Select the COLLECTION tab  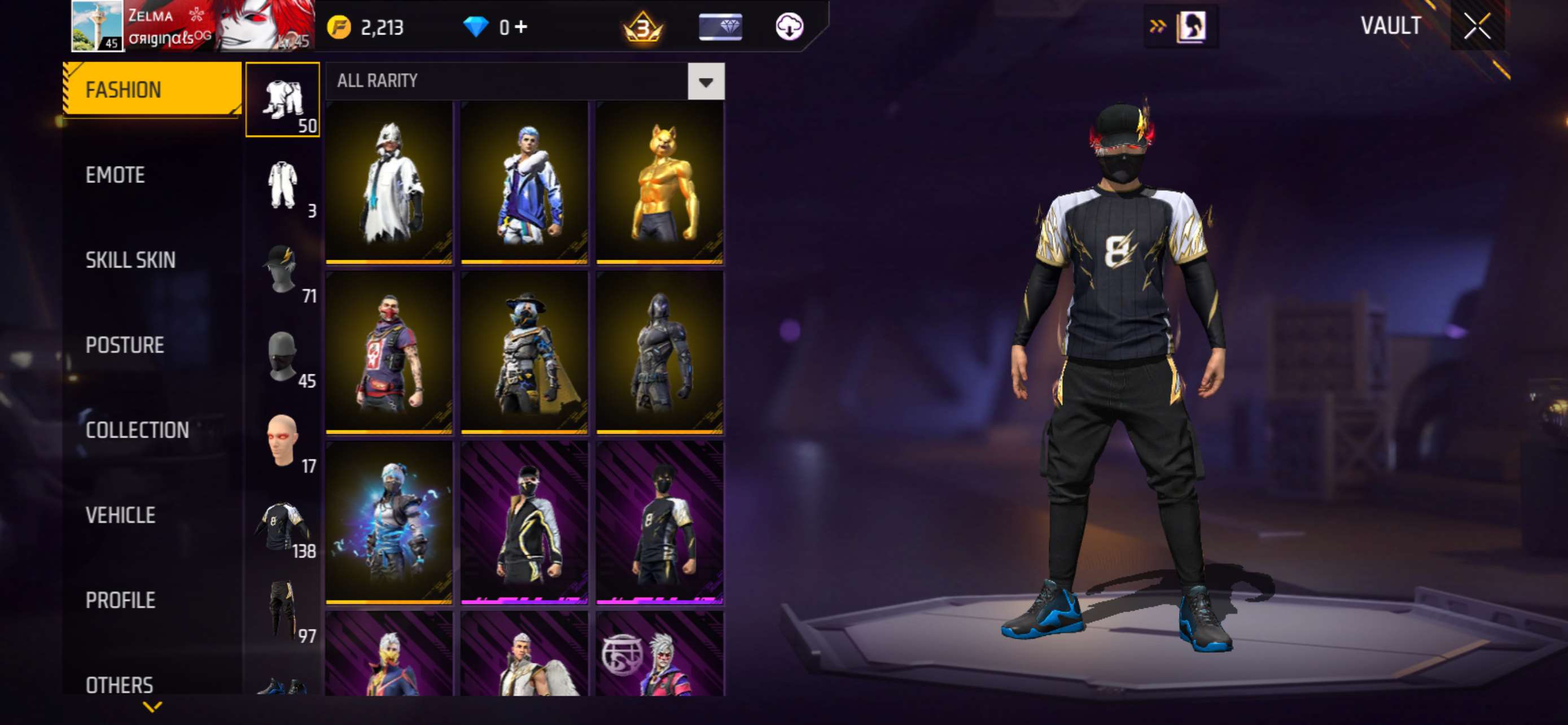(138, 430)
